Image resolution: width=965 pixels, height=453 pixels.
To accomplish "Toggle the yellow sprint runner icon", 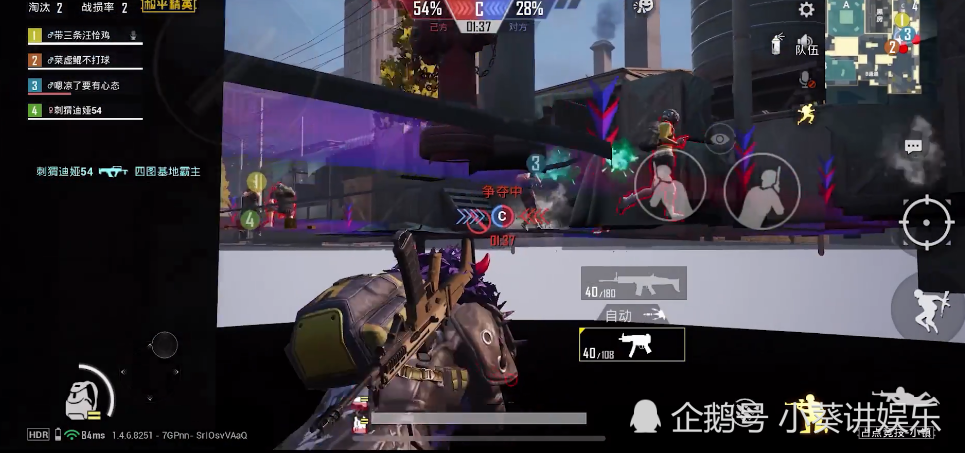I will [806, 114].
